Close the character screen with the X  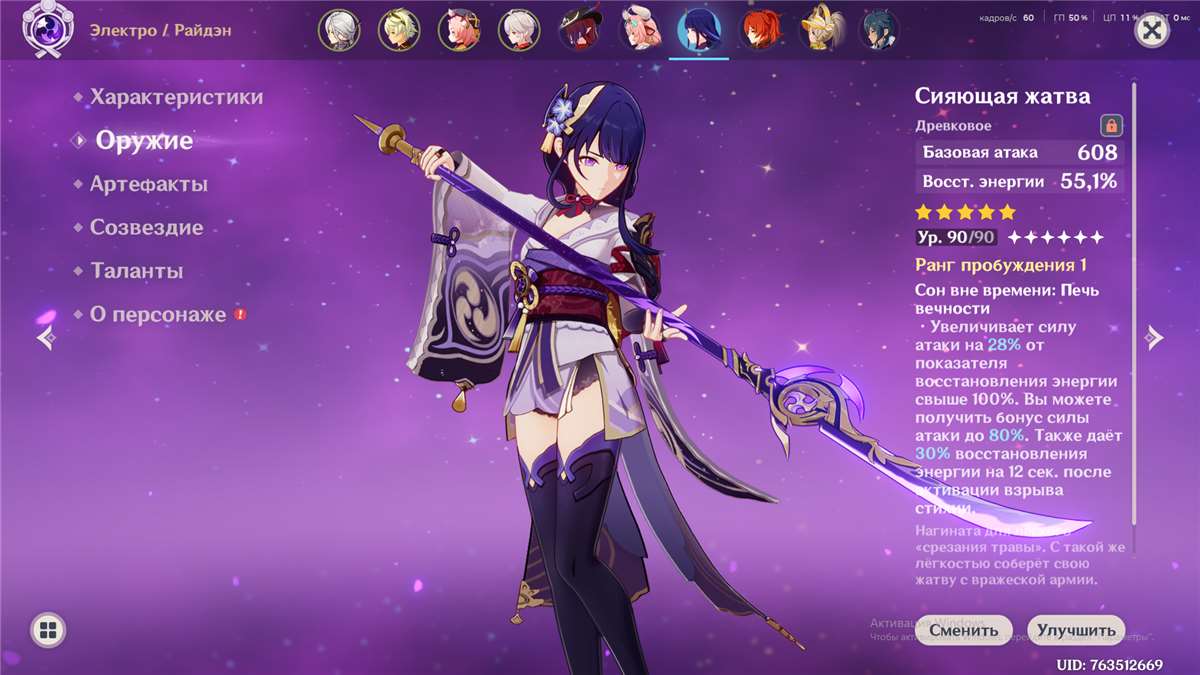1153,31
